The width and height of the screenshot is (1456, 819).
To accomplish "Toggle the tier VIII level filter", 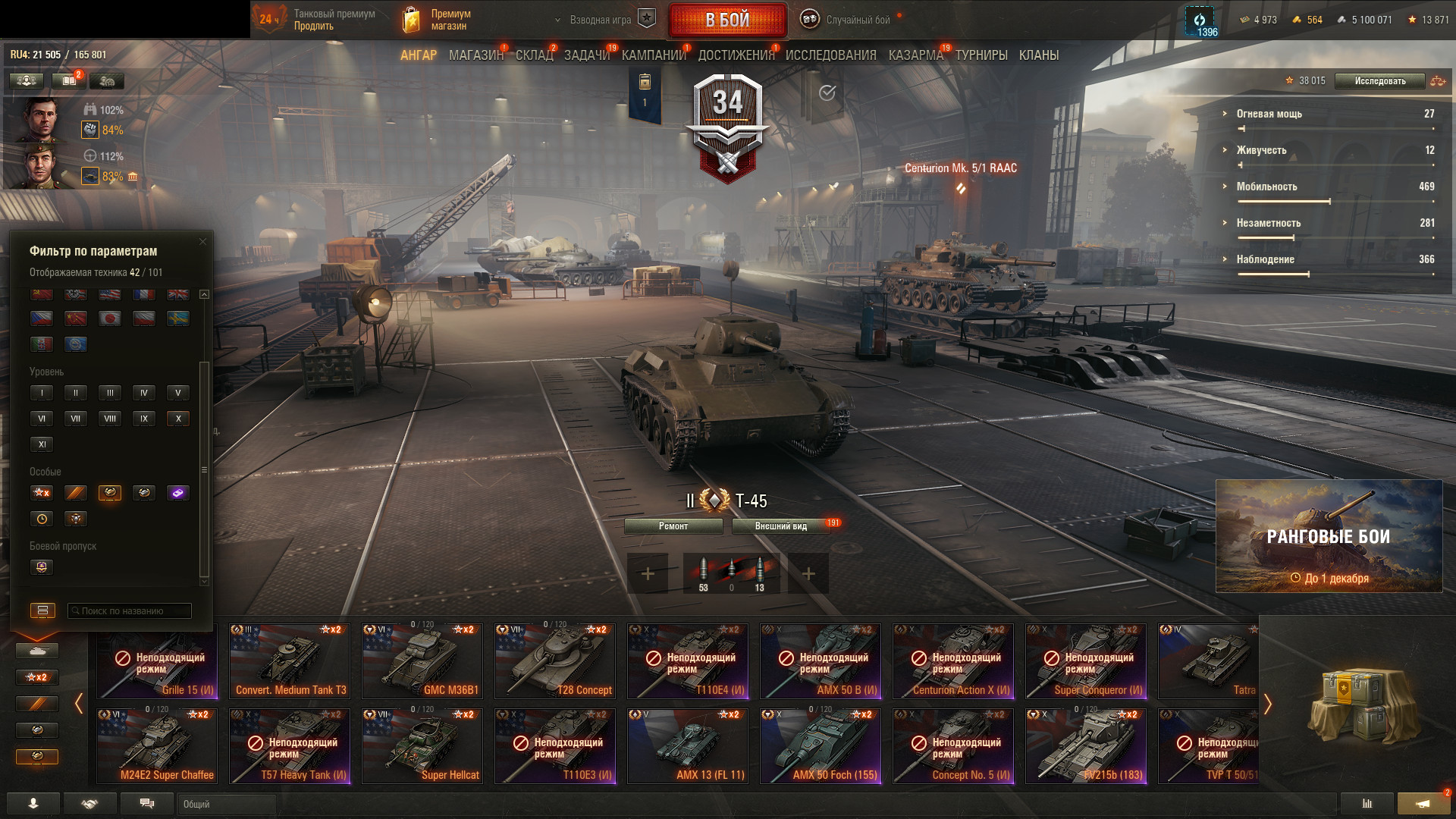I will (110, 419).
